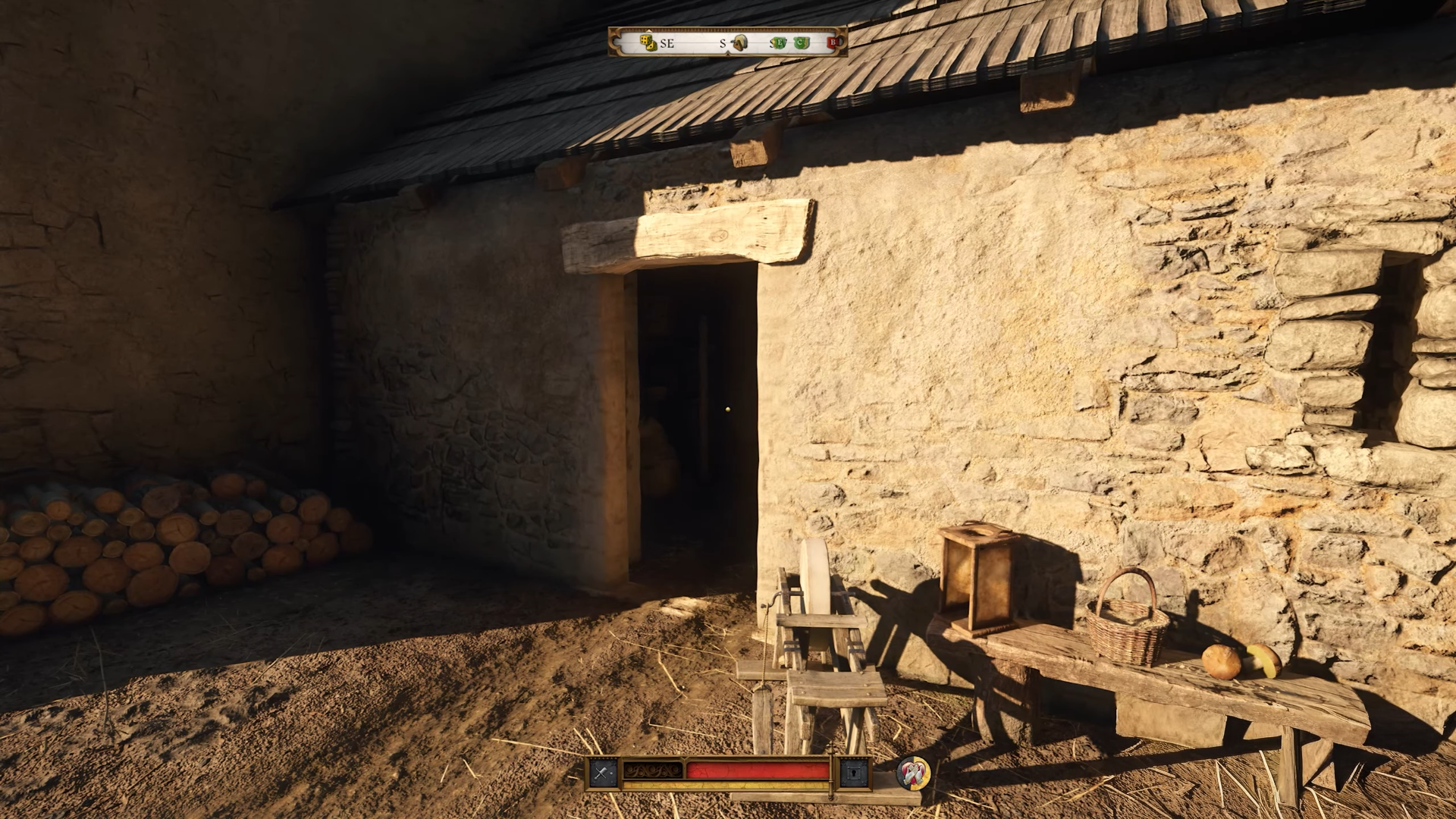Image resolution: width=1456 pixels, height=819 pixels.
Task: Select the praying hands status buff icon
Action: click(x=915, y=773)
